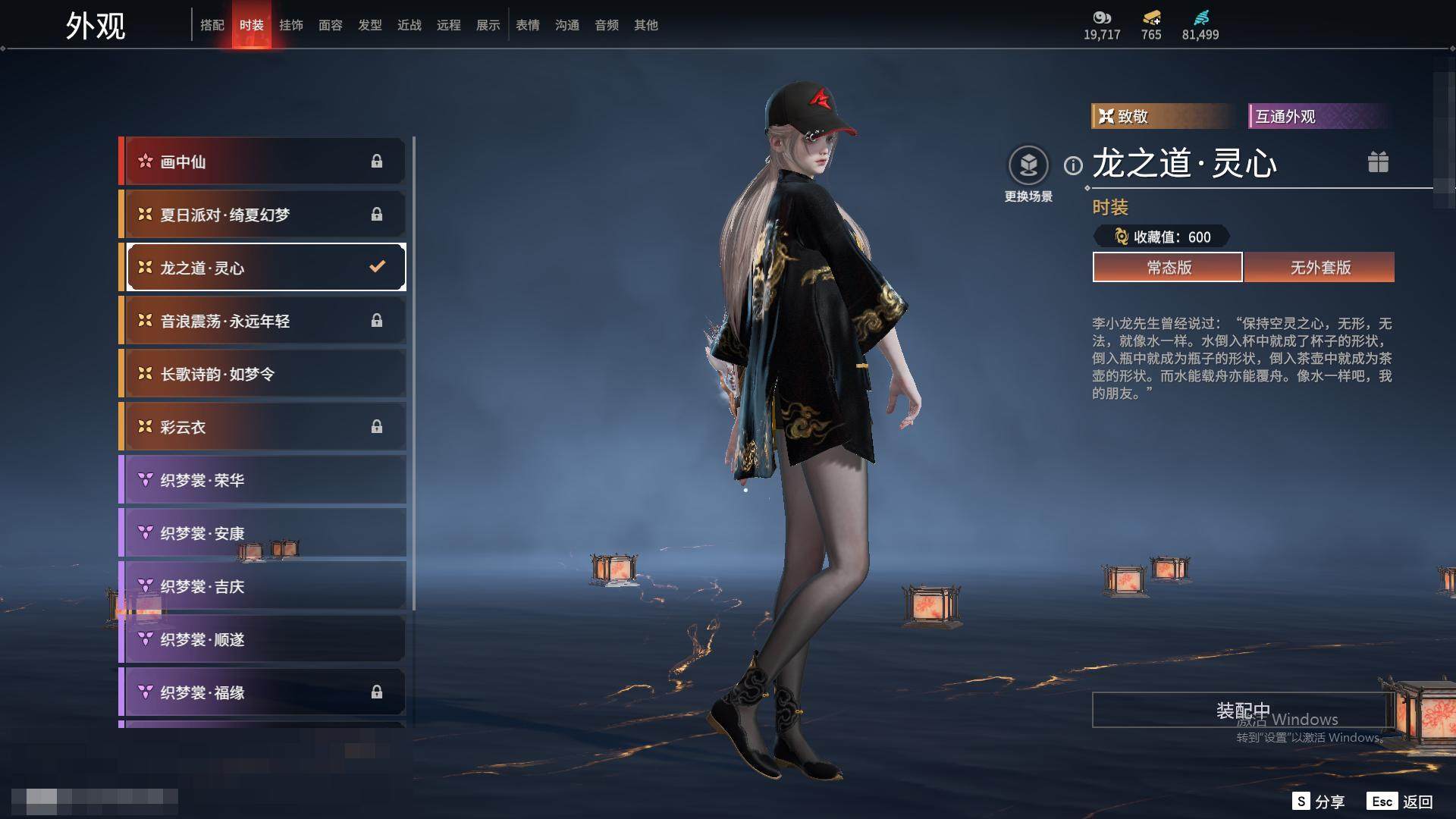1456x819 pixels.
Task: Pick the 音浪震荡·永远年轻 outfit
Action: pyautogui.click(x=263, y=321)
